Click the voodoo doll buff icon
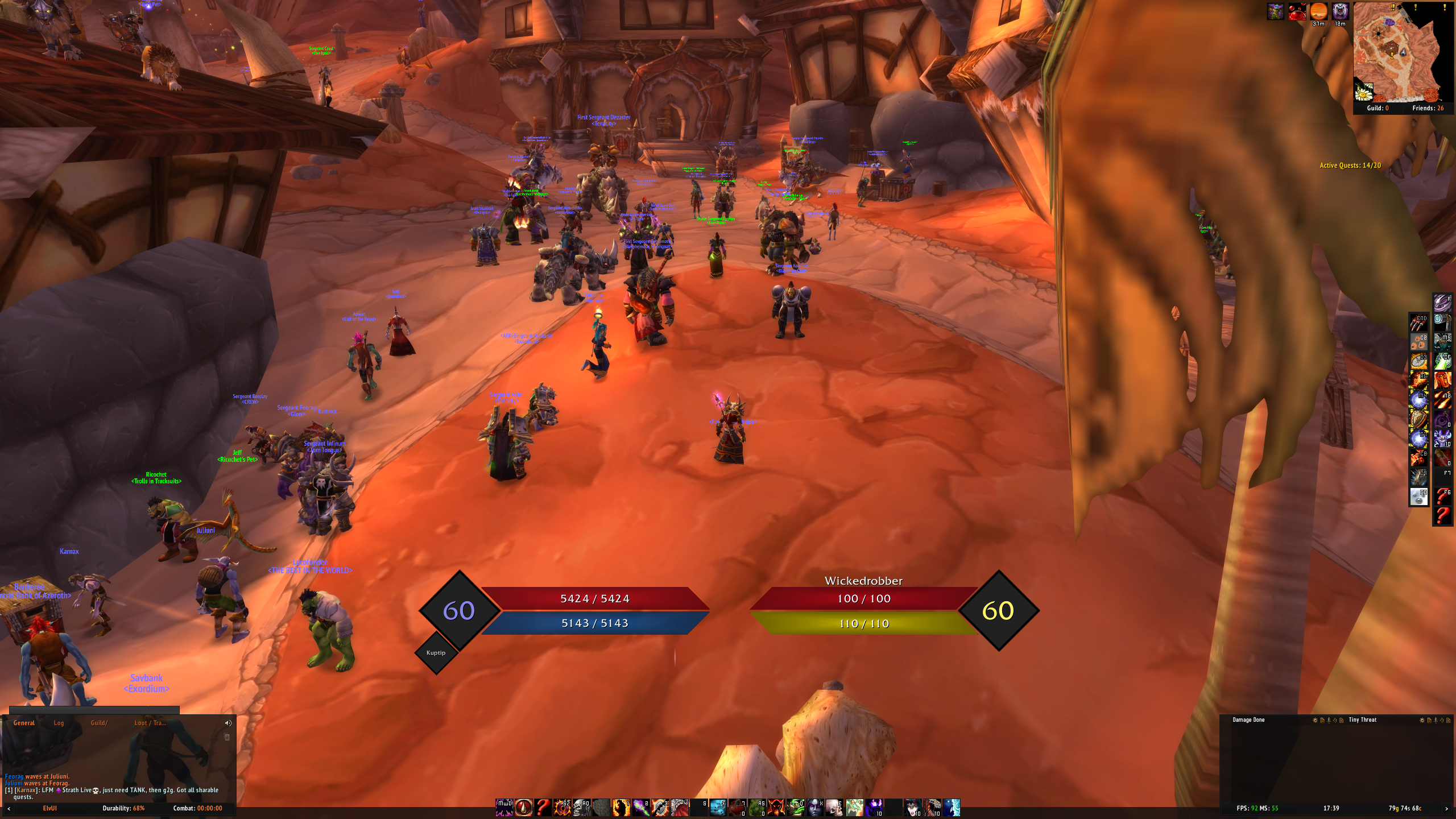 1276,11
